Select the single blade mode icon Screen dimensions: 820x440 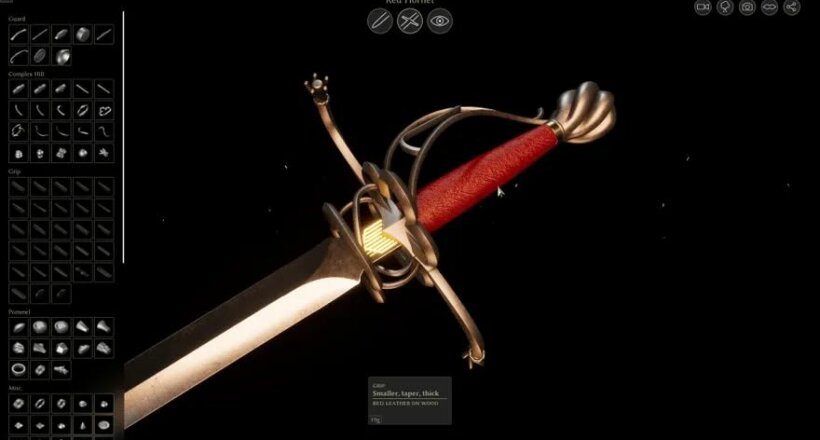380,21
